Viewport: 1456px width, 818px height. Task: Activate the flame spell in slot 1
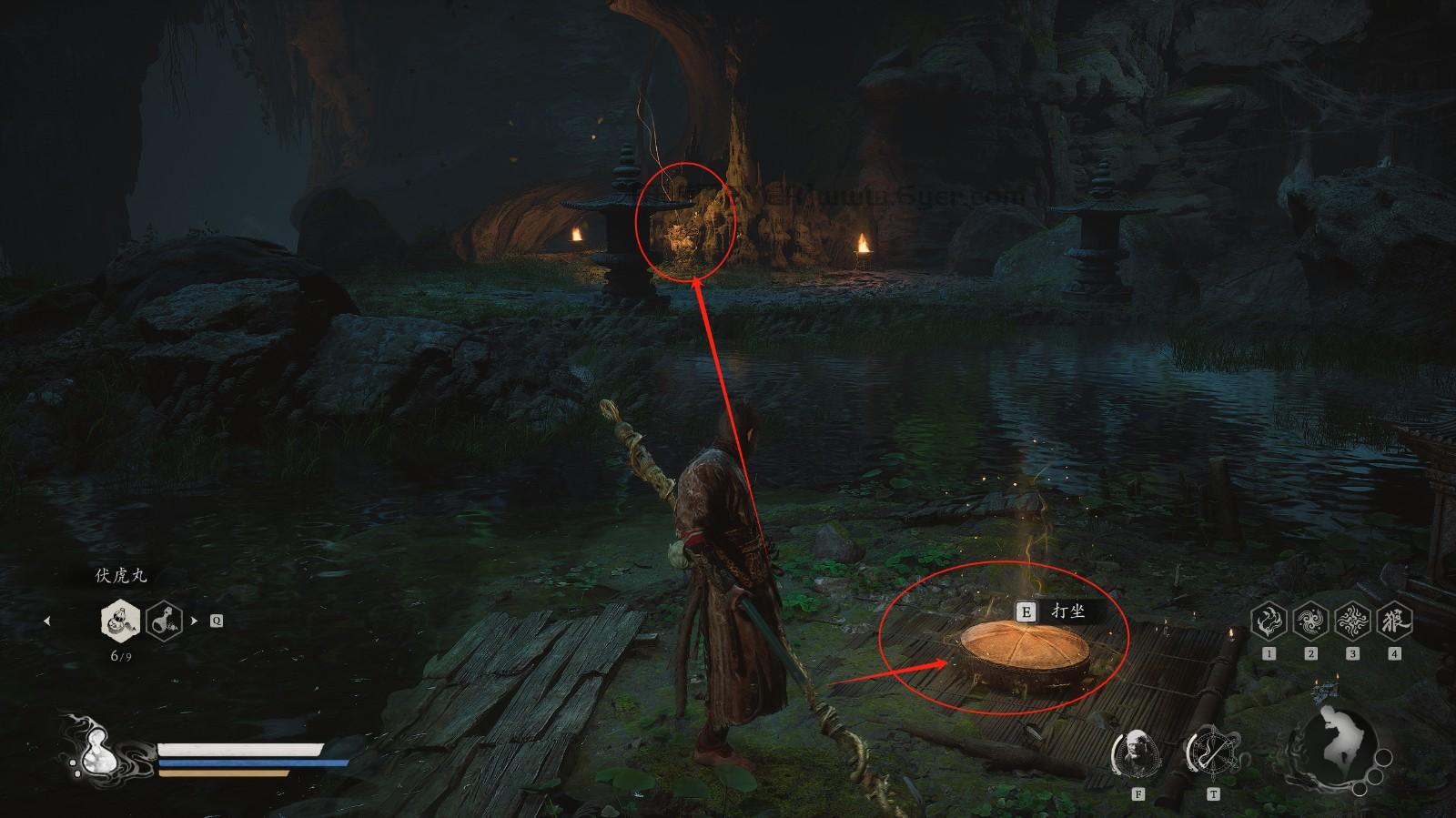[1269, 621]
